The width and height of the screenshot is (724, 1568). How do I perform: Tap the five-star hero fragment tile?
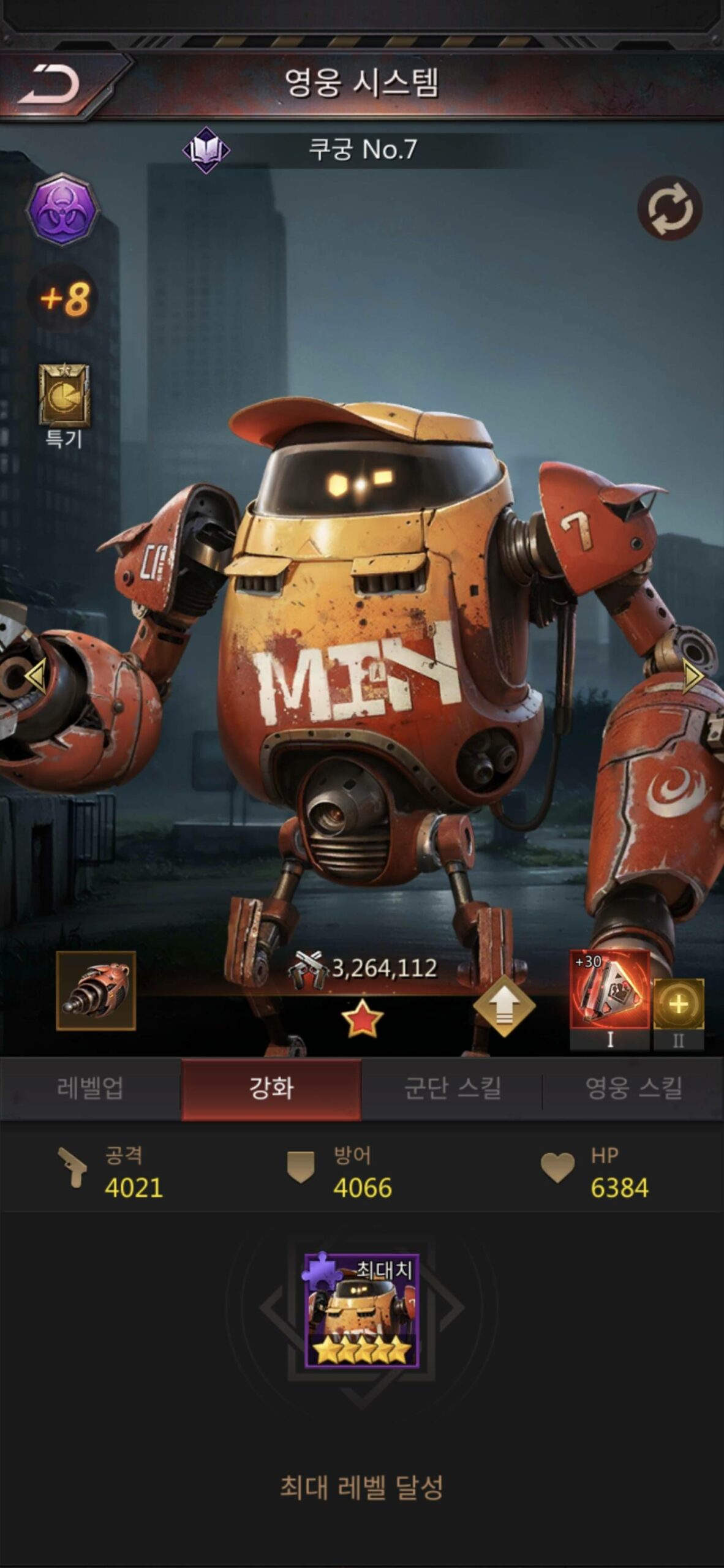[362, 1311]
